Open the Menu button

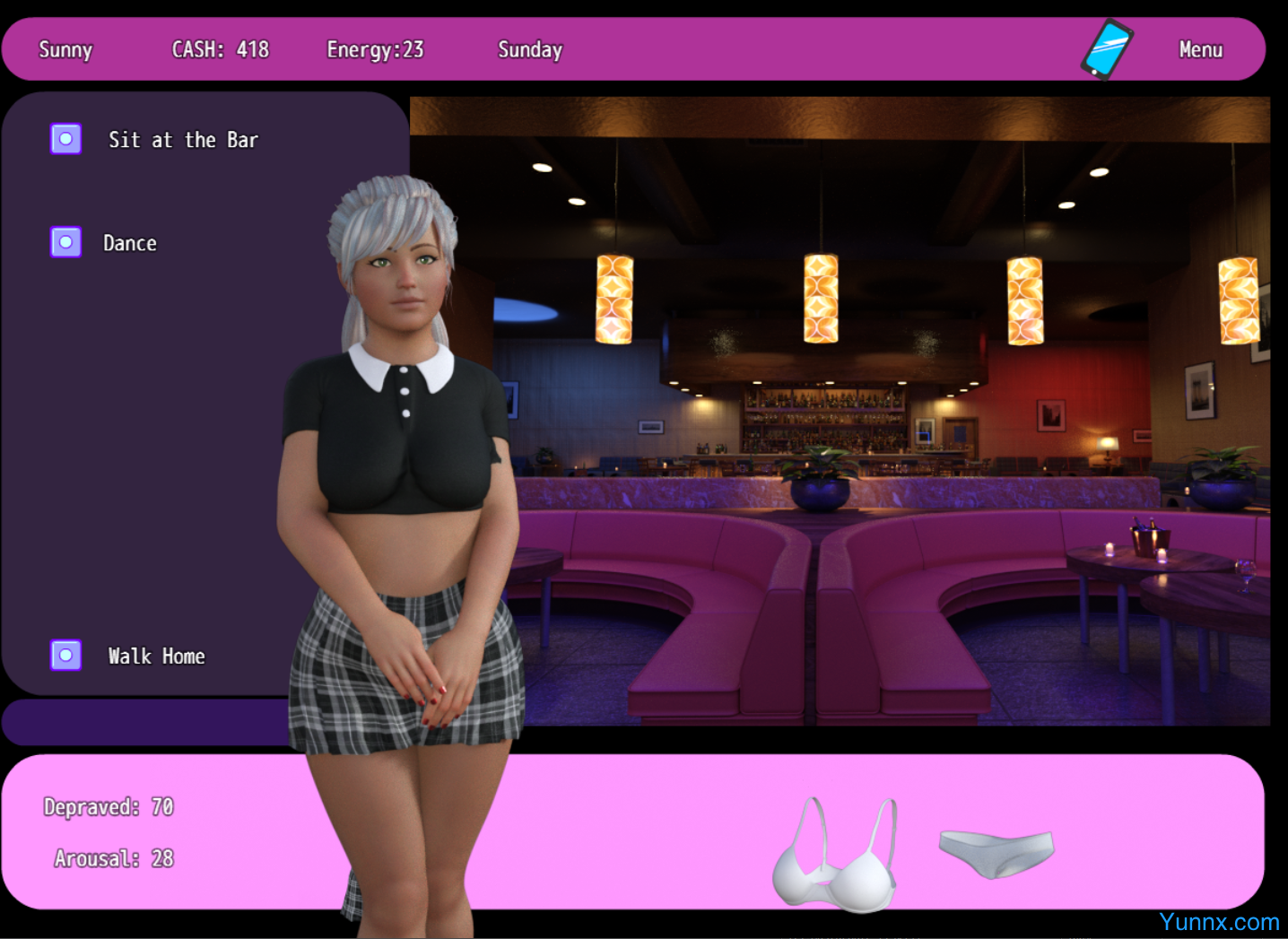(x=1200, y=49)
